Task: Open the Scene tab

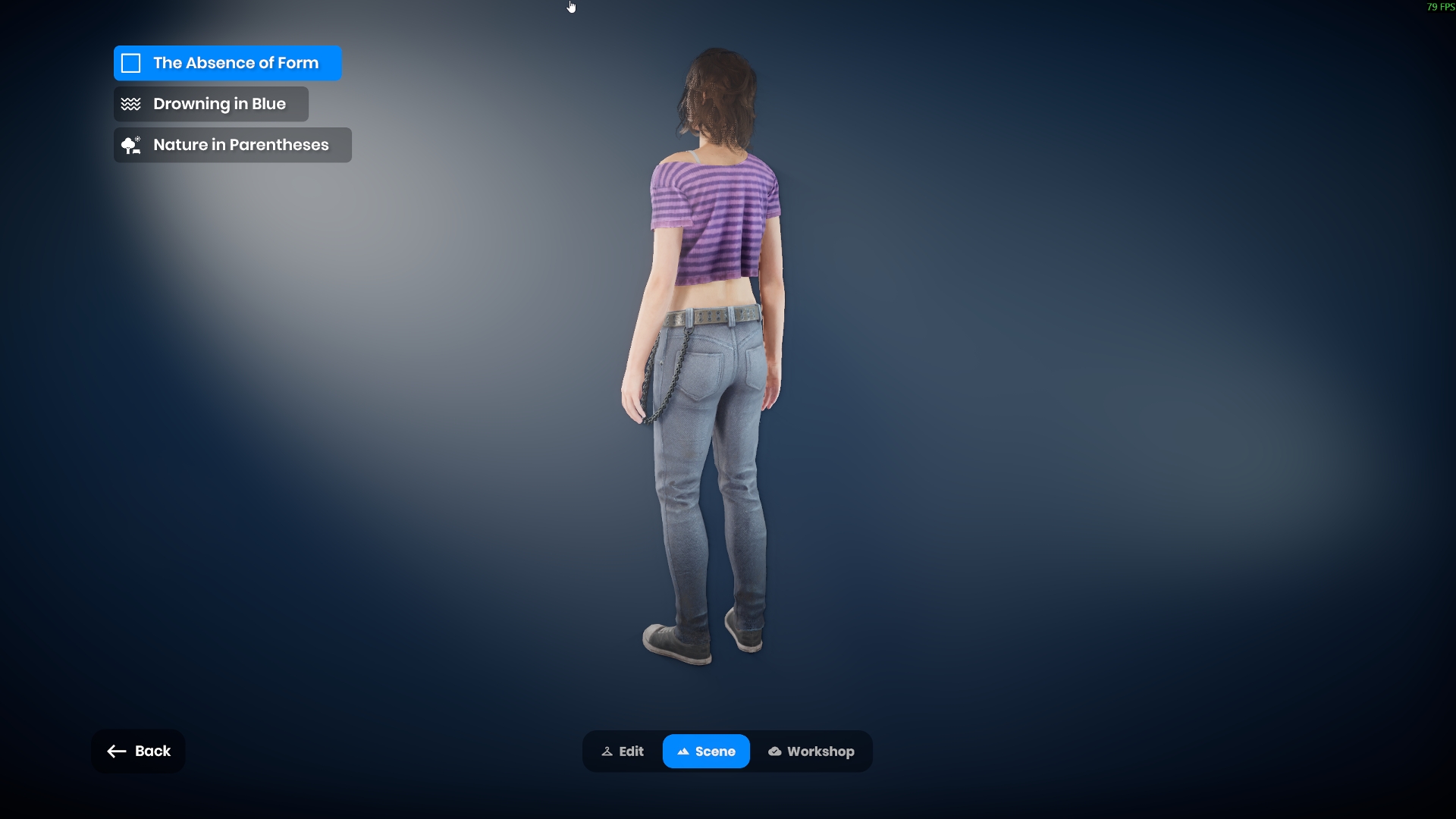Action: tap(706, 752)
